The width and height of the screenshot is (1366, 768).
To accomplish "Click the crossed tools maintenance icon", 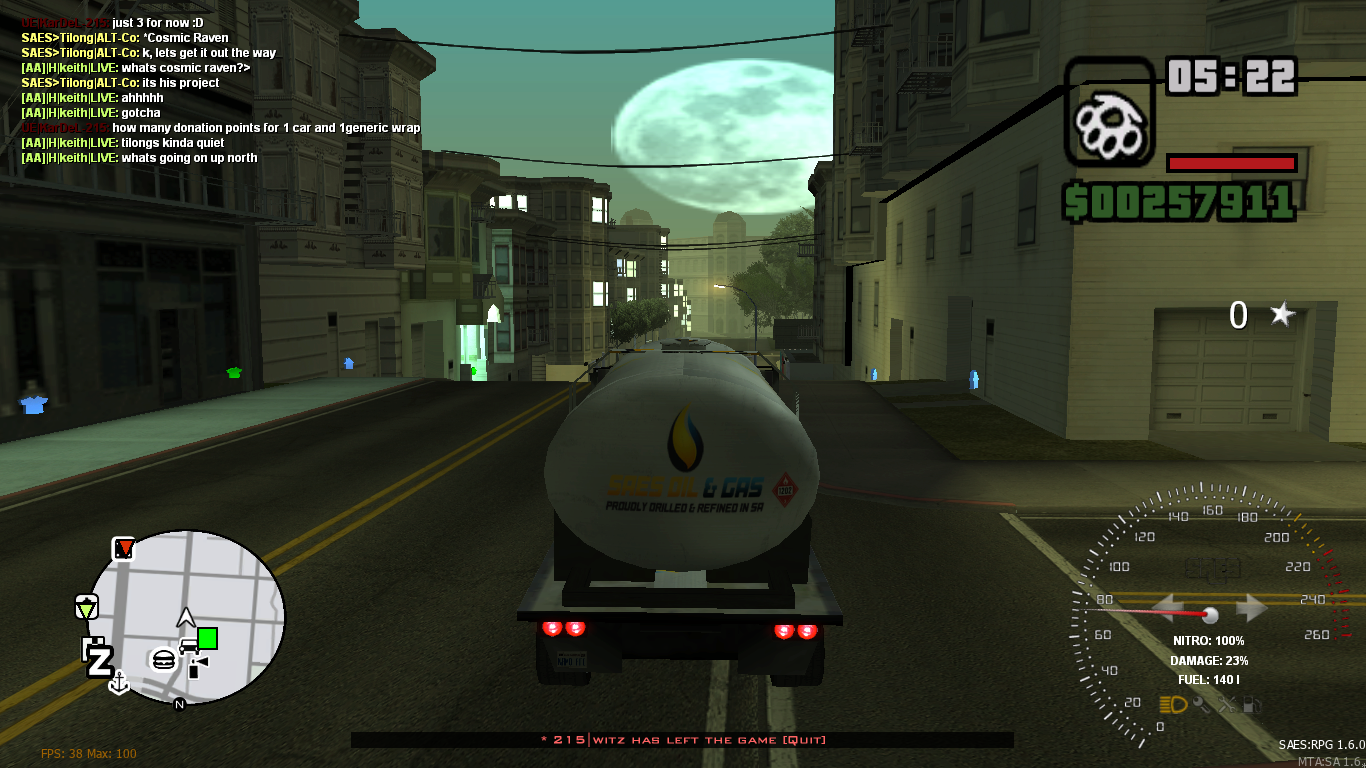I will click(1227, 705).
